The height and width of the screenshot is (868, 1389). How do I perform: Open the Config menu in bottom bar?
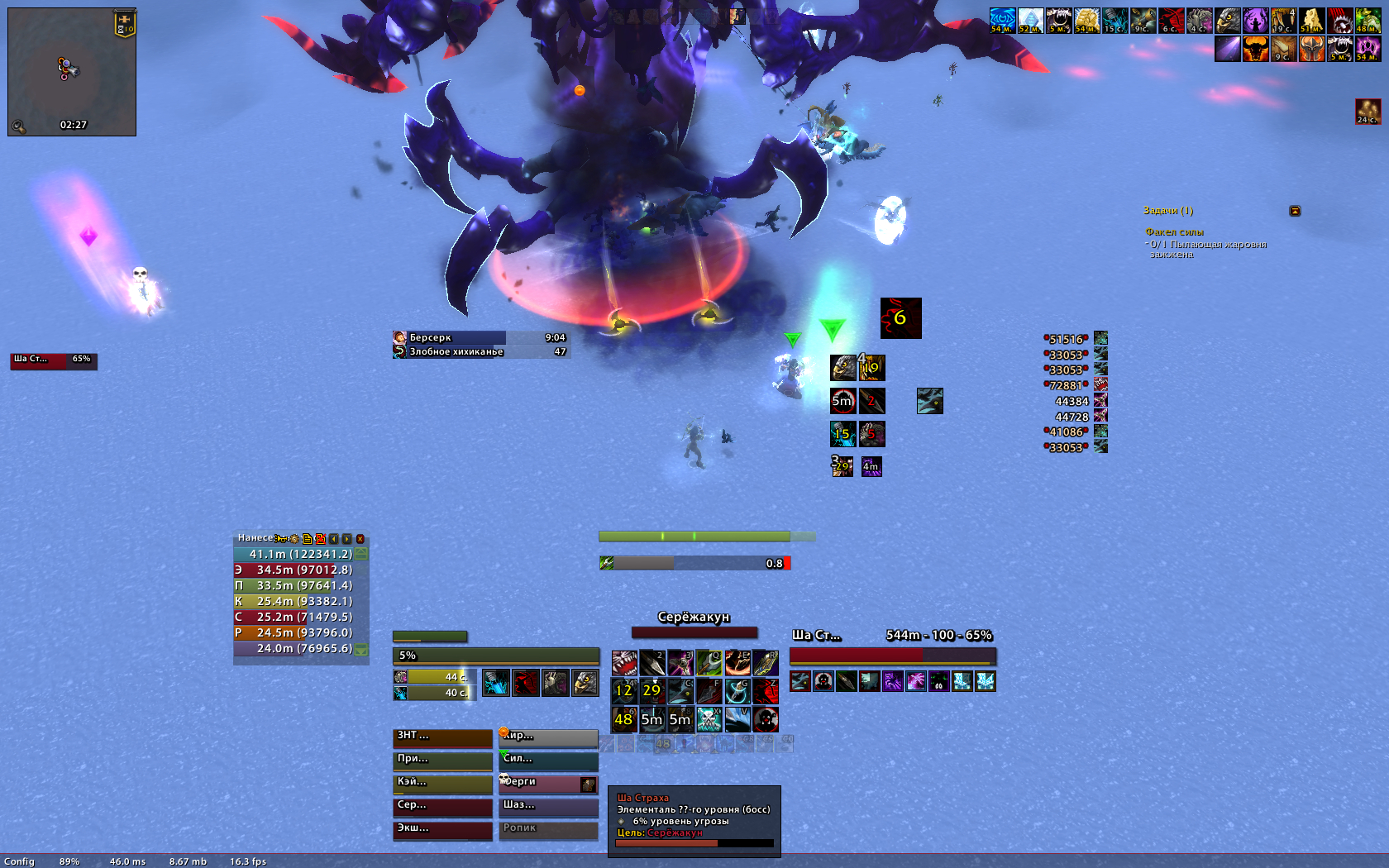click(19, 861)
